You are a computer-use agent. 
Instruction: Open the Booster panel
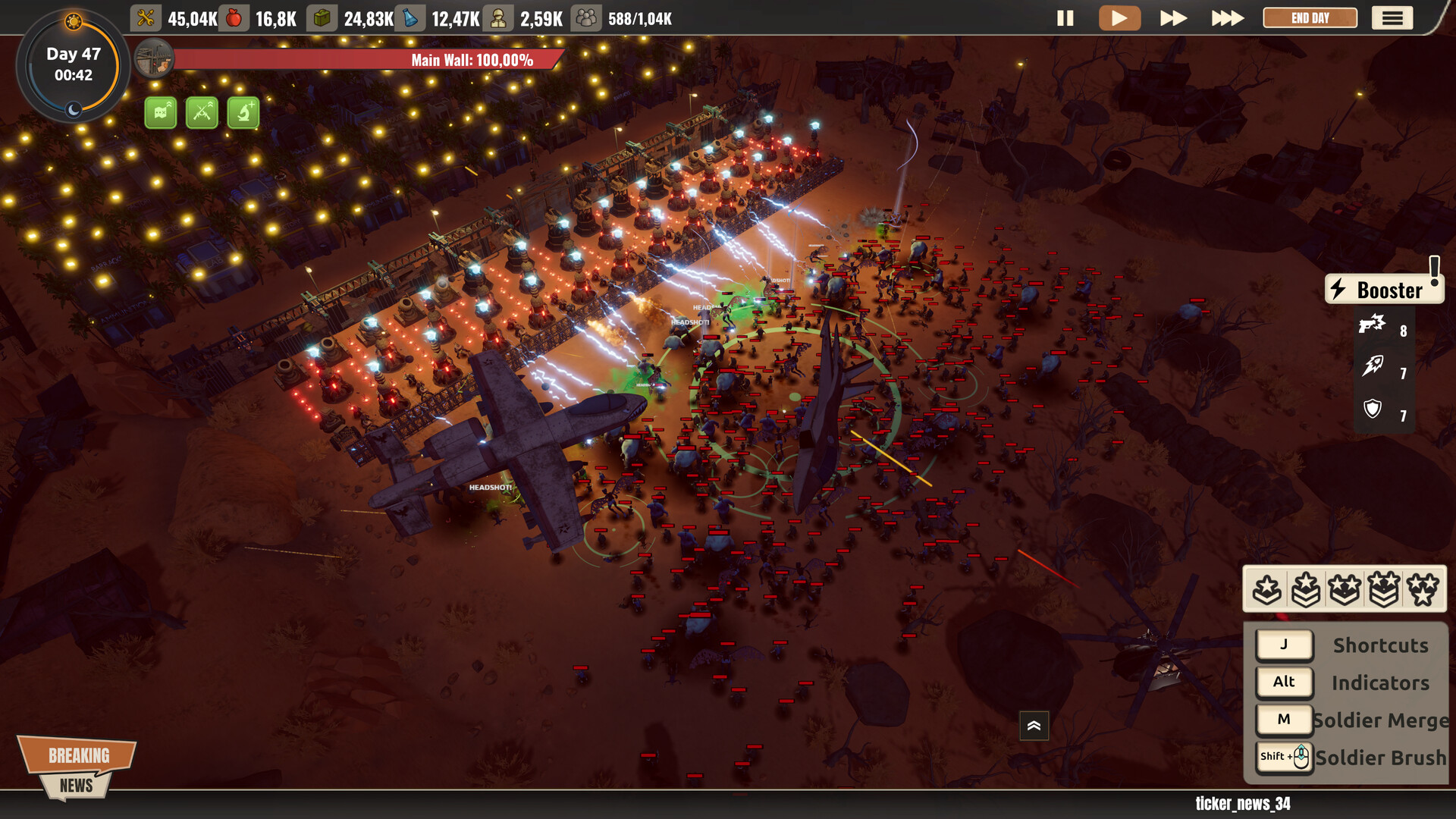pos(1383,290)
